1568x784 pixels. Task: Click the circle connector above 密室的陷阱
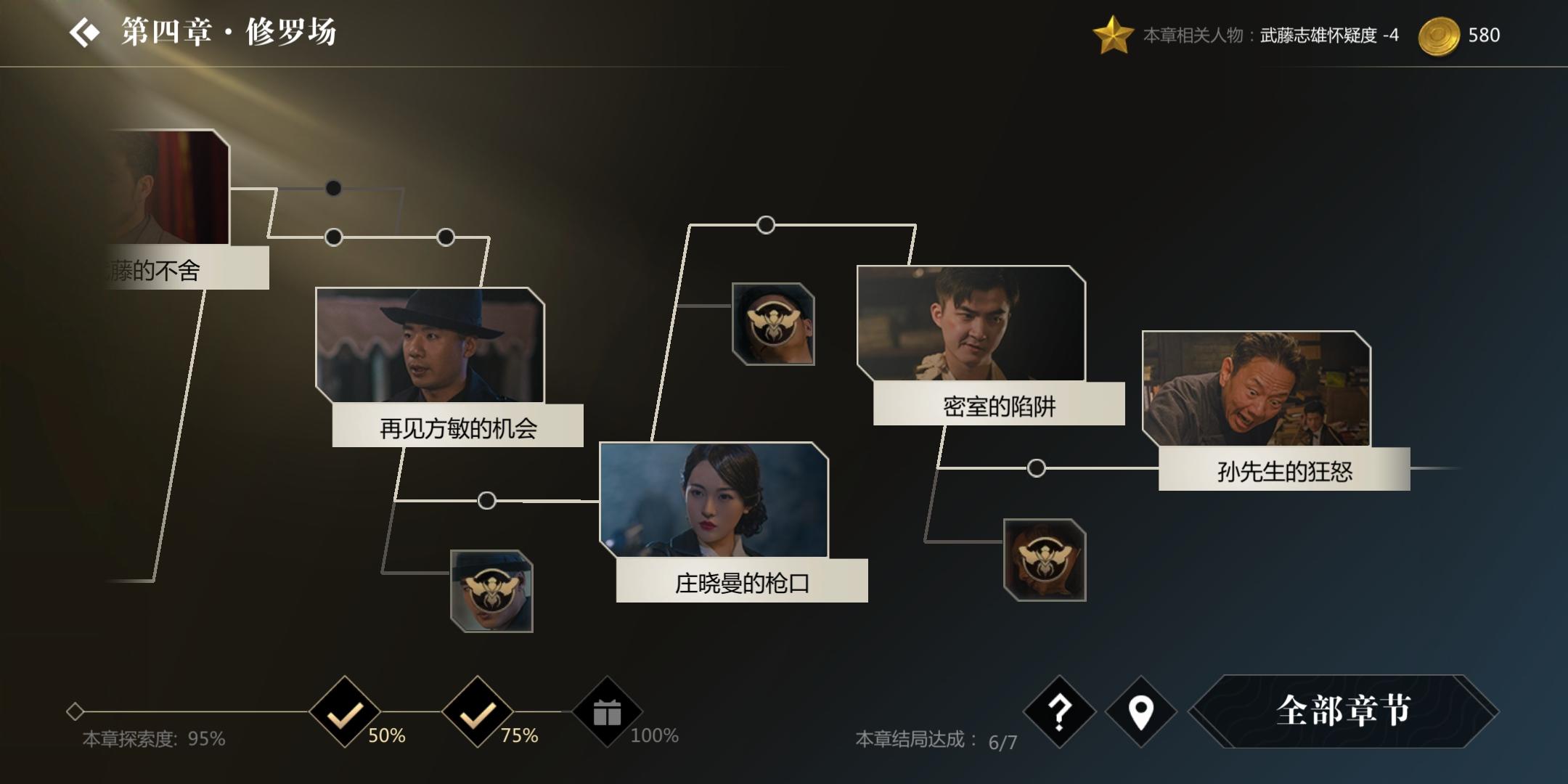point(765,226)
